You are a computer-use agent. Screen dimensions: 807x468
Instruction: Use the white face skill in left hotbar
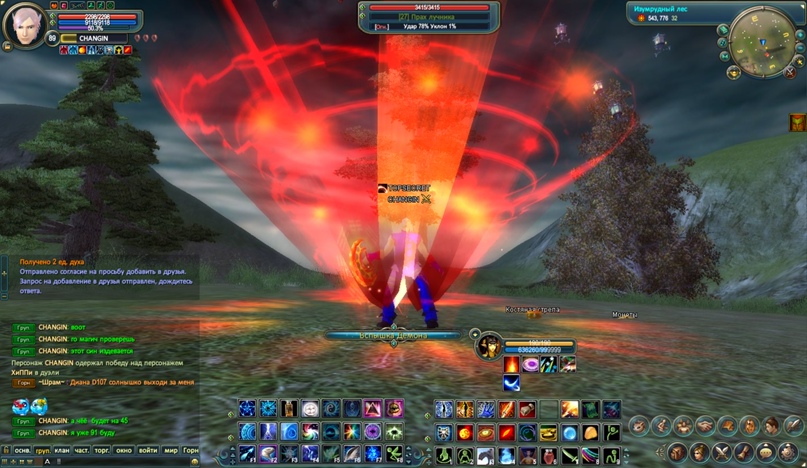[310, 409]
